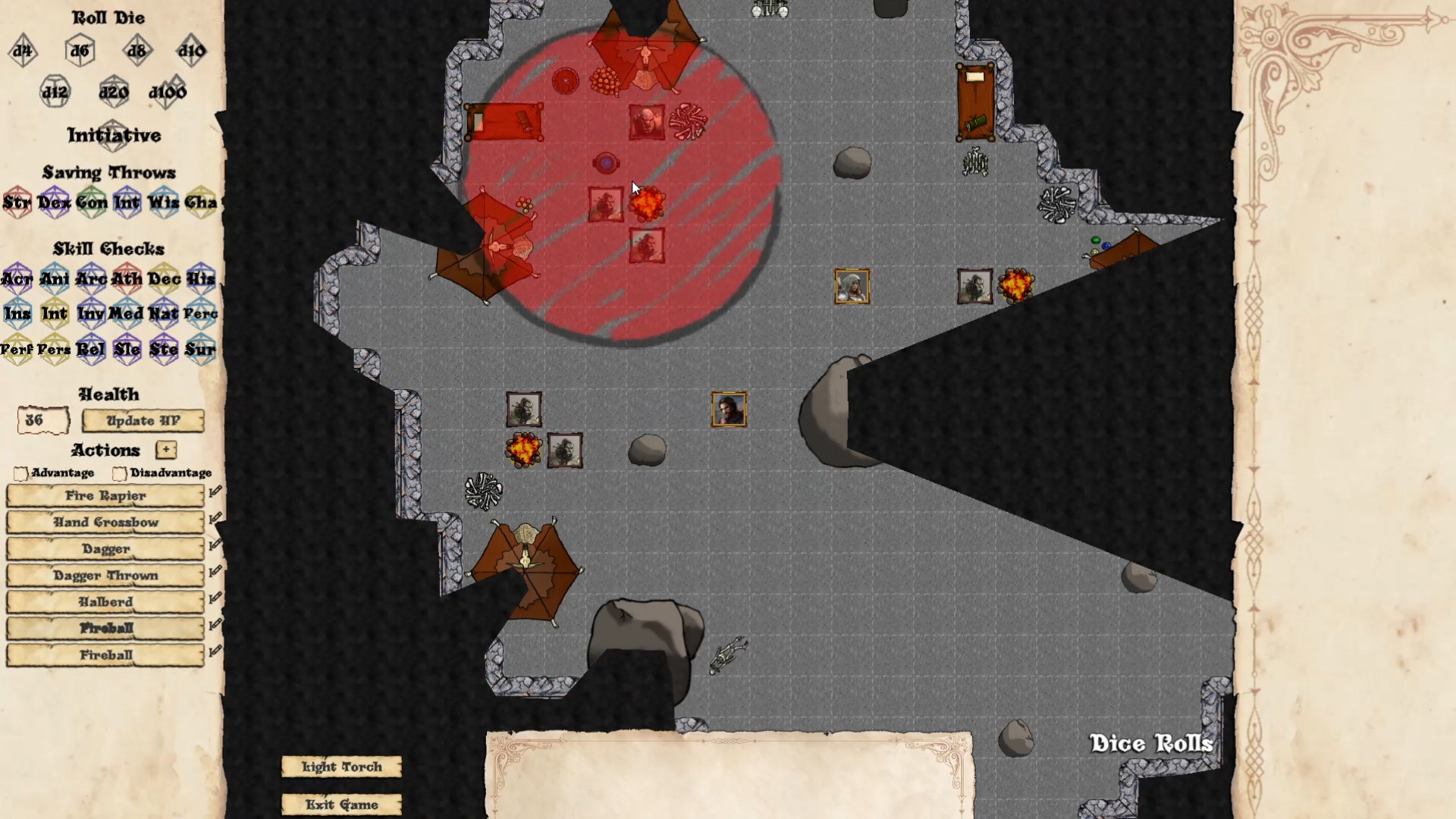The height and width of the screenshot is (819, 1456).
Task: Enable the Disadvantage checkbox
Action: (x=119, y=473)
